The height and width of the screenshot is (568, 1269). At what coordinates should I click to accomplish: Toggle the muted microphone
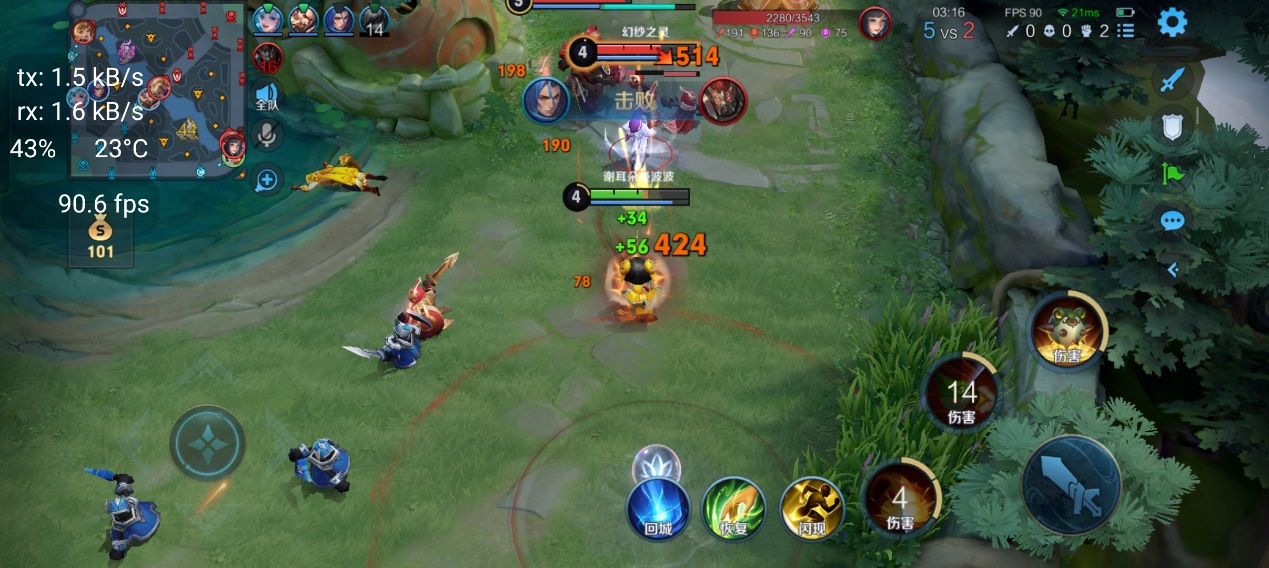[267, 133]
